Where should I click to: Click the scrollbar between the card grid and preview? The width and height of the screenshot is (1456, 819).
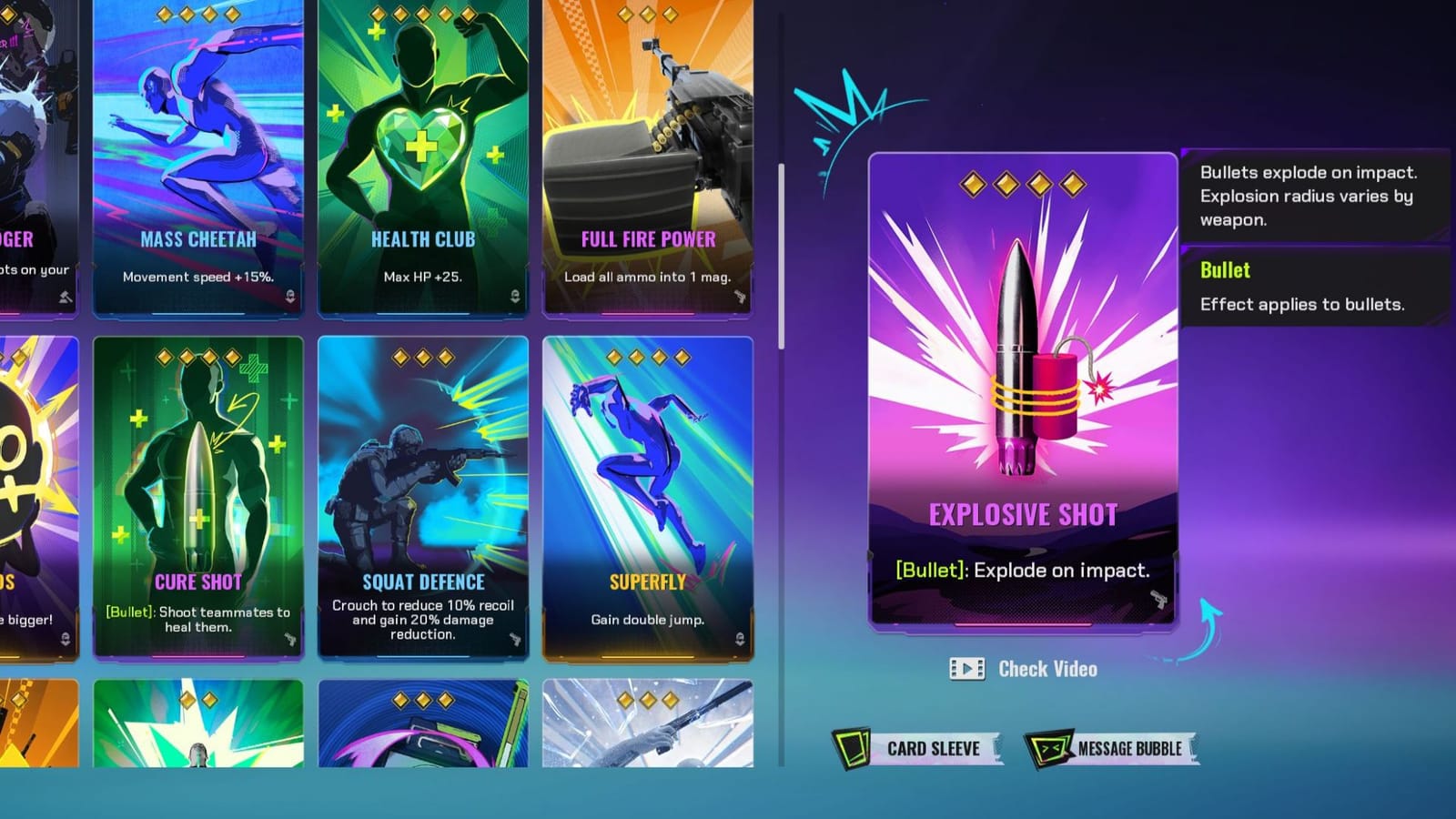pos(783,250)
